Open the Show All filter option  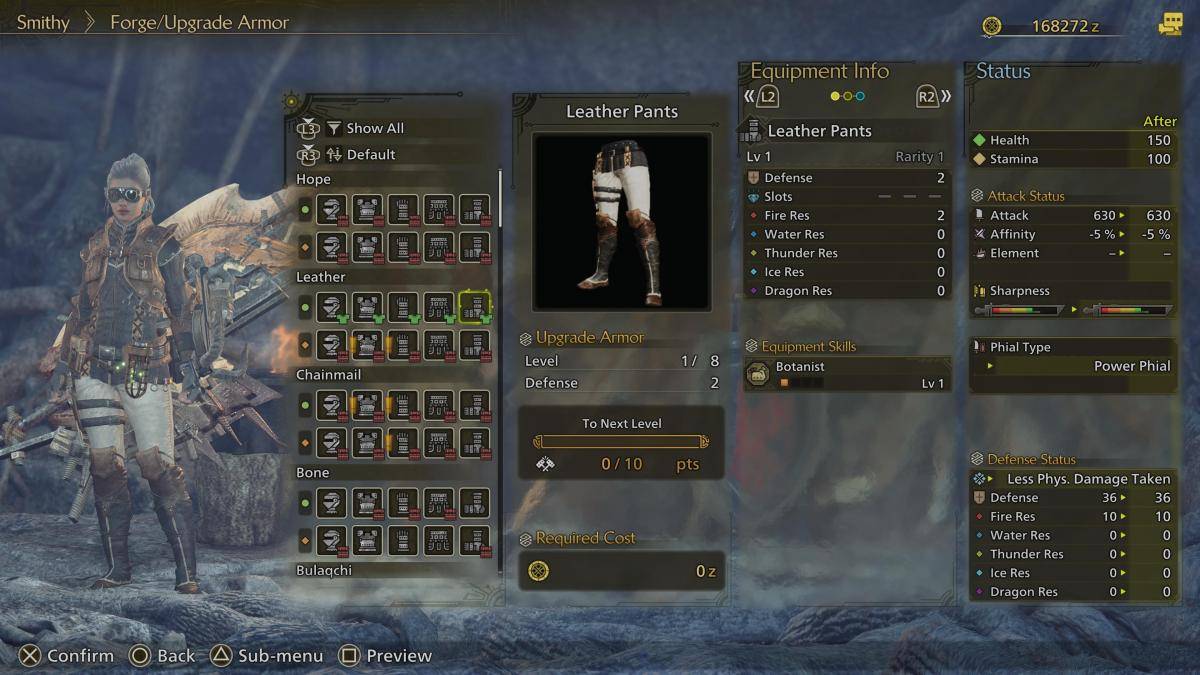tap(374, 128)
